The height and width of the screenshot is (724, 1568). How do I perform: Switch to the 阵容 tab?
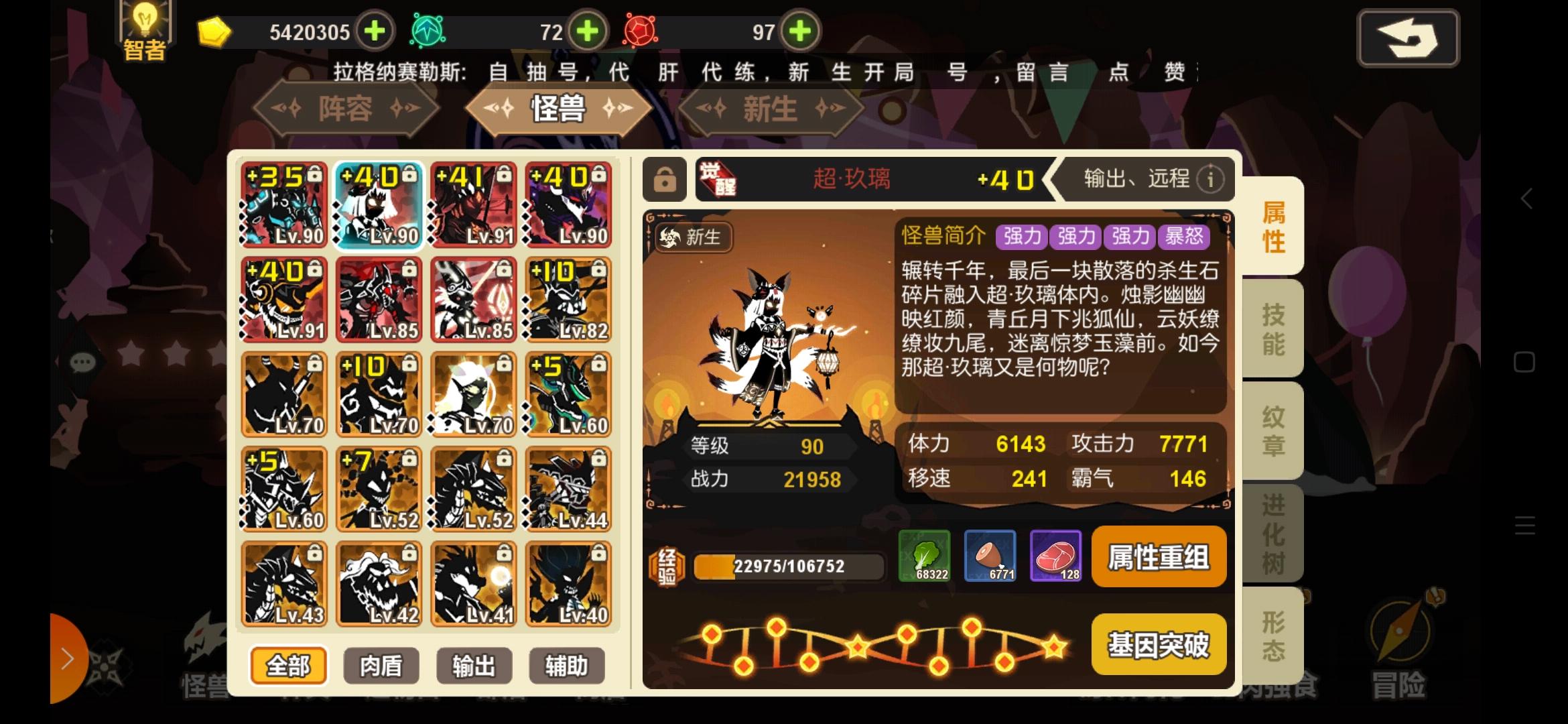coord(346,109)
